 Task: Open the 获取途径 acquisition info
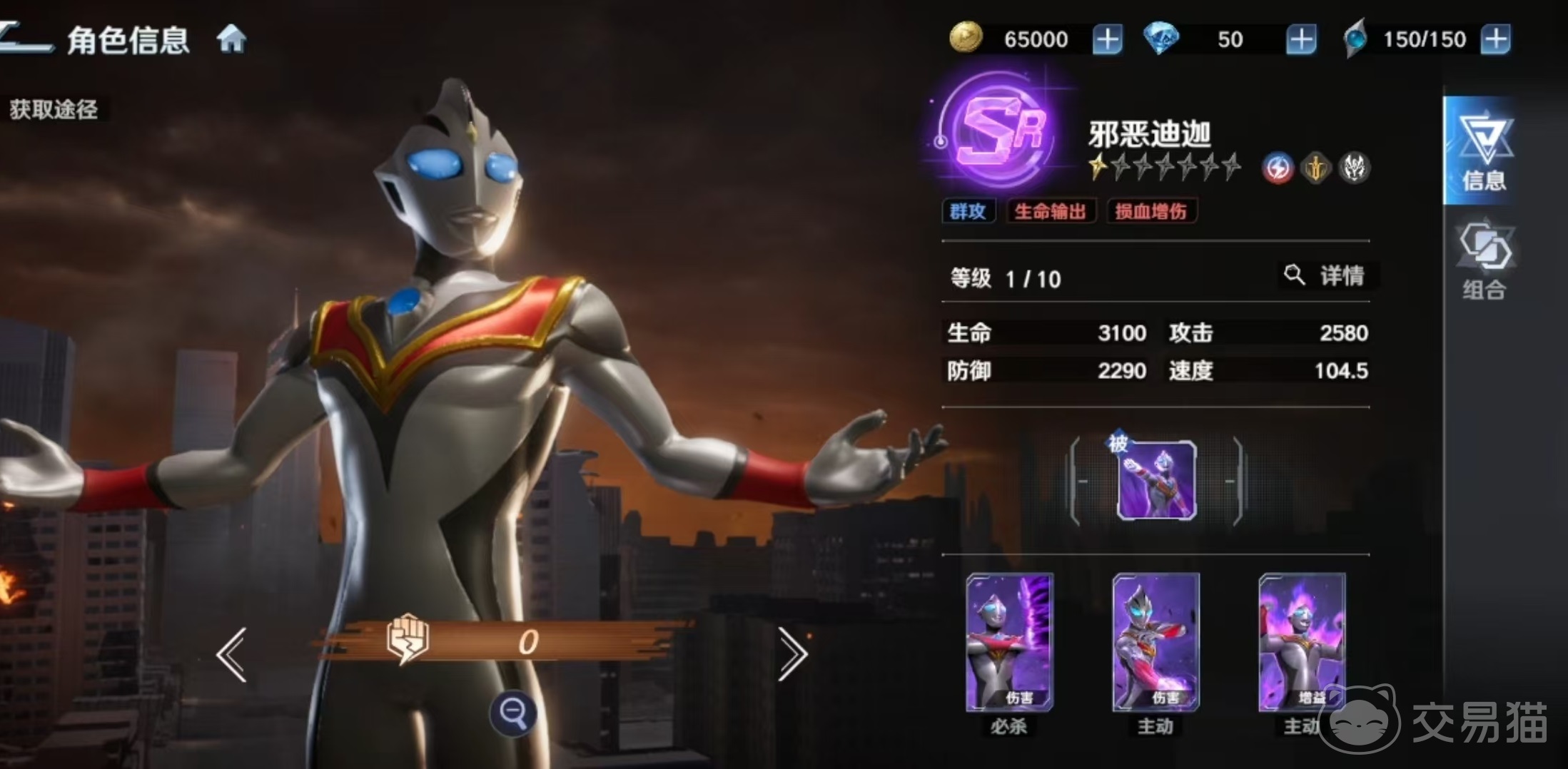[54, 109]
